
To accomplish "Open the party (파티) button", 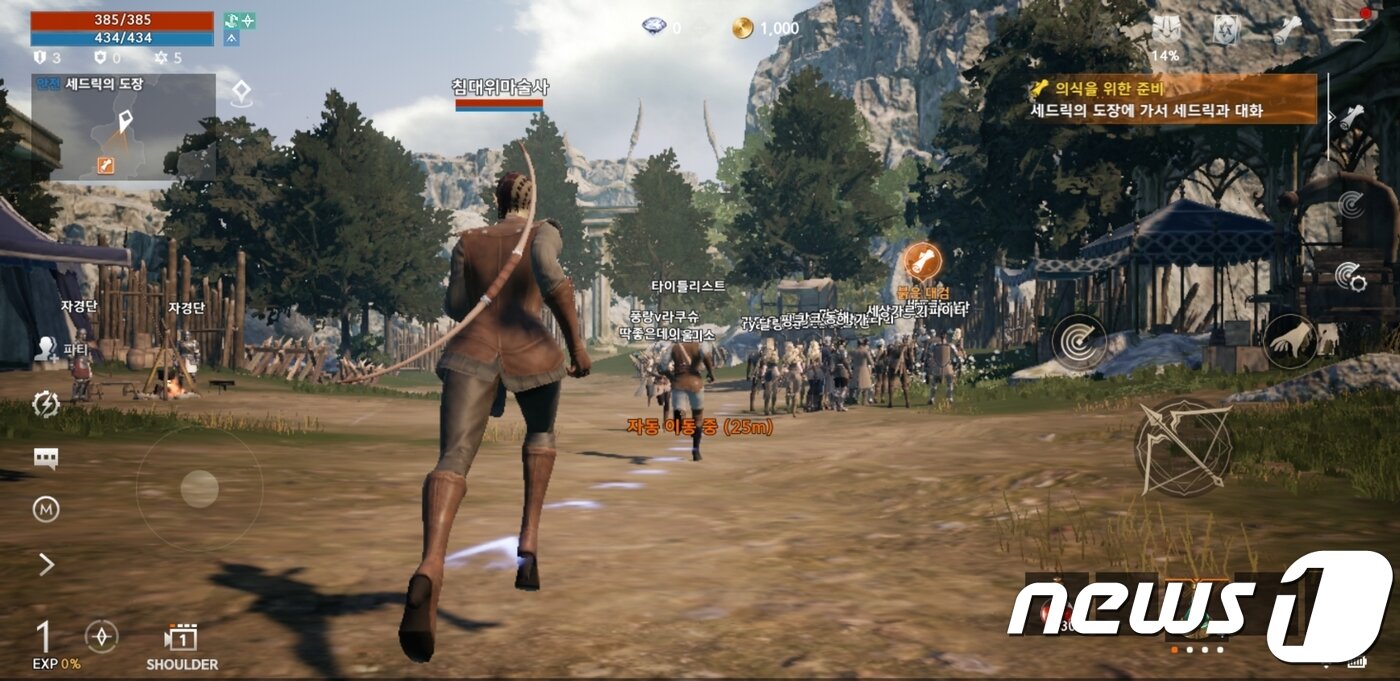I will [46, 348].
